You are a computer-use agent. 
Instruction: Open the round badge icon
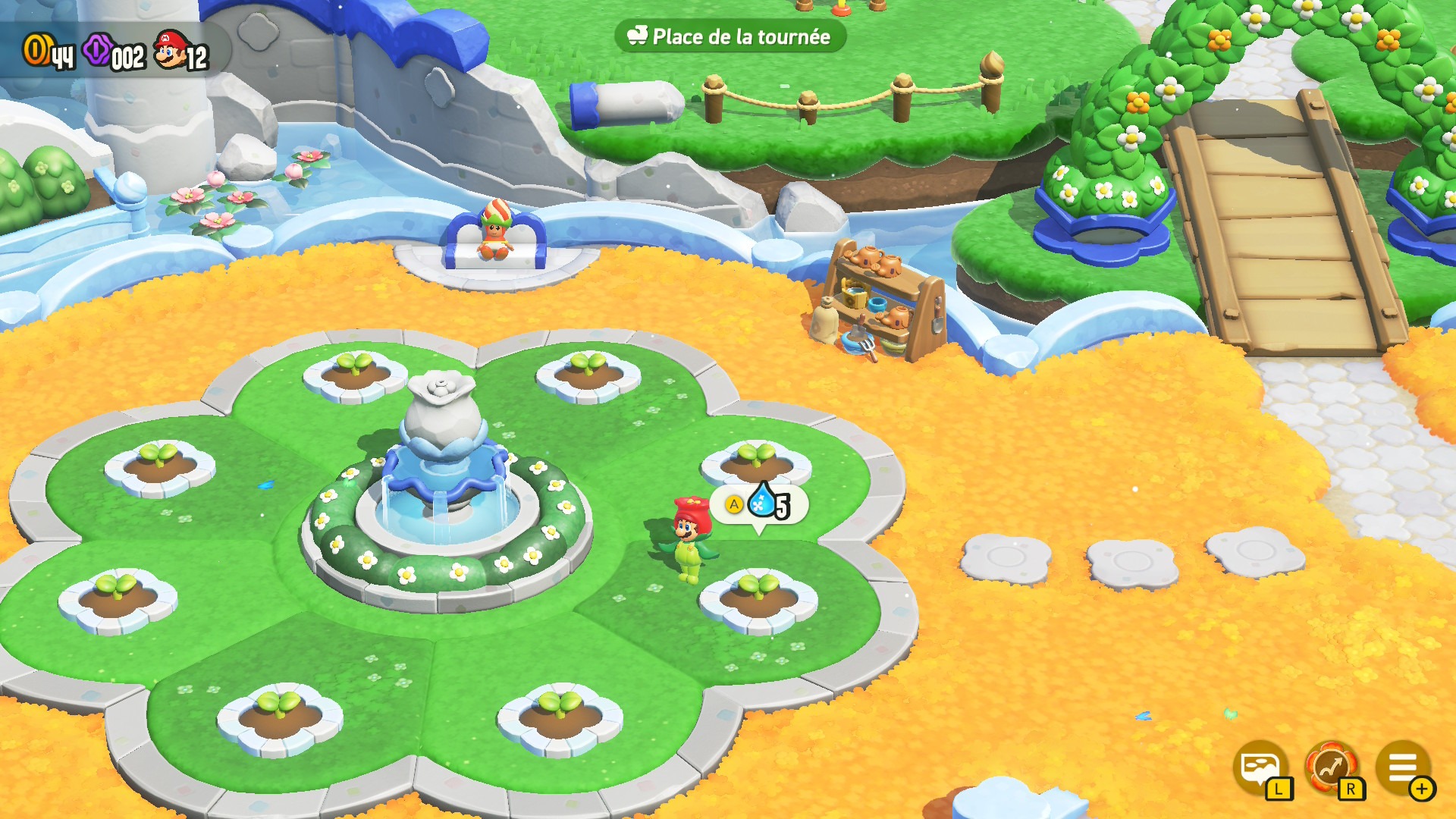[x=1331, y=767]
